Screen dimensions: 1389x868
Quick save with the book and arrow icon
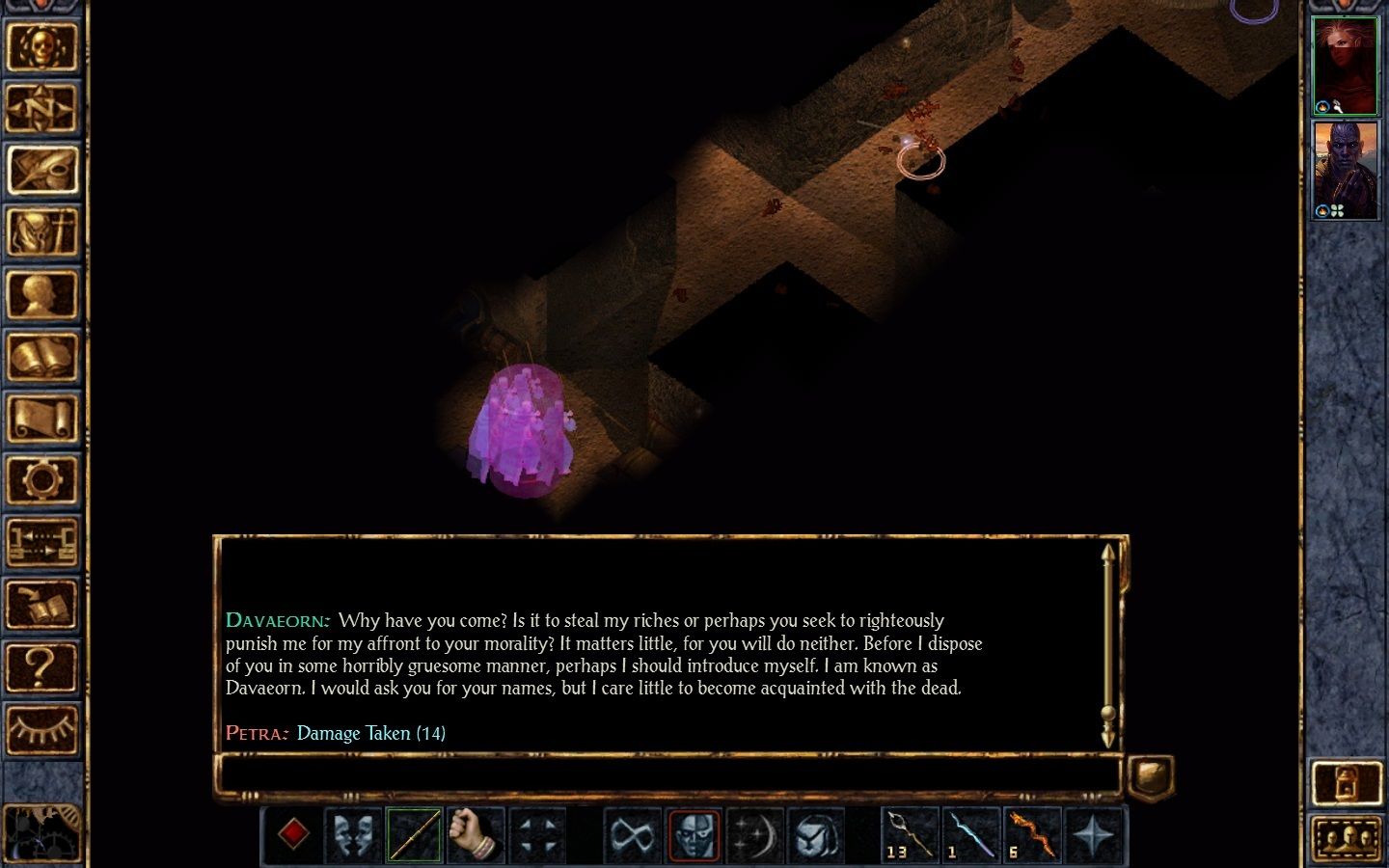coord(41,605)
